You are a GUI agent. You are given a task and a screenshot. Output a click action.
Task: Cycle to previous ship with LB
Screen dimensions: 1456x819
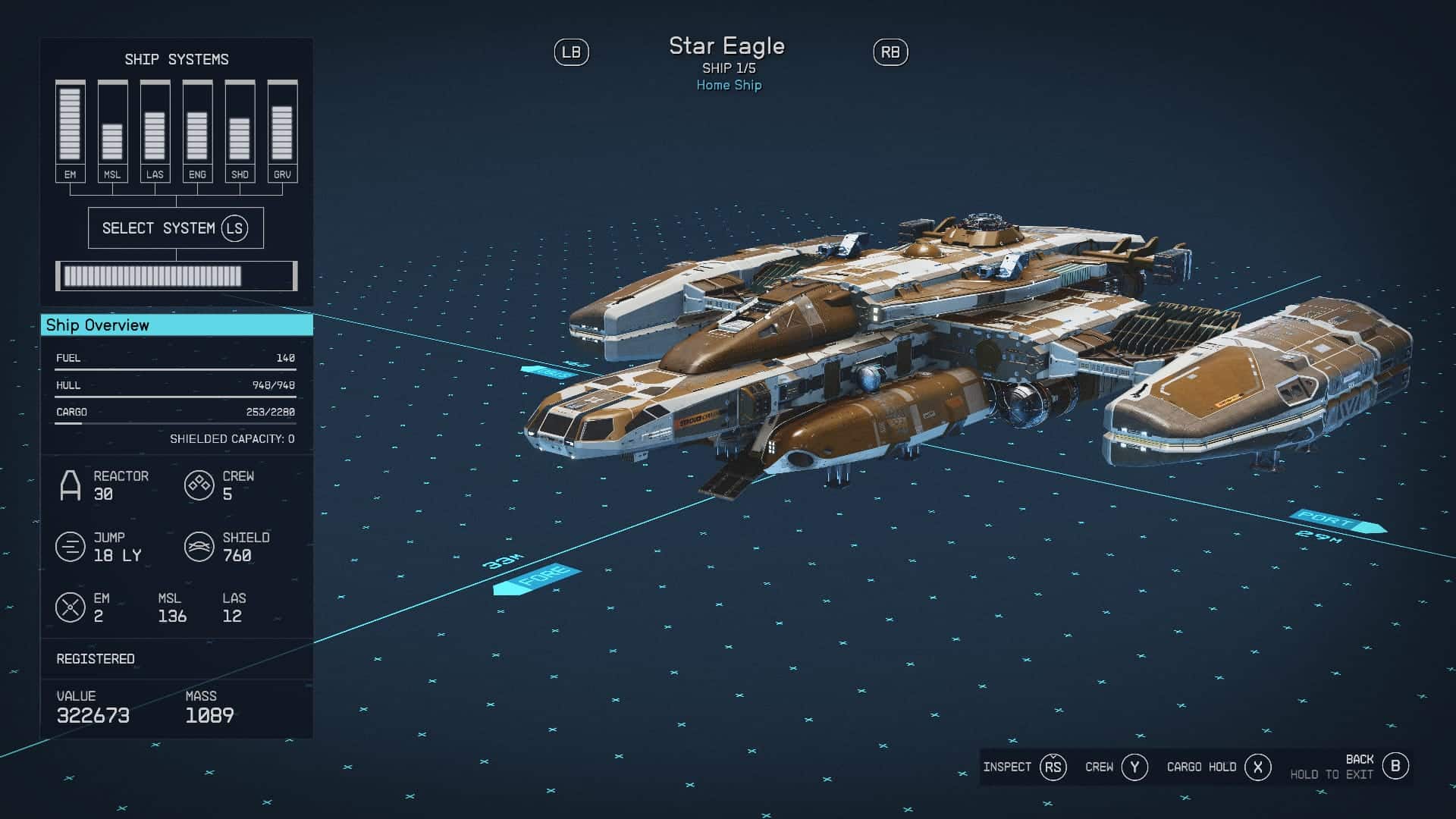click(573, 52)
